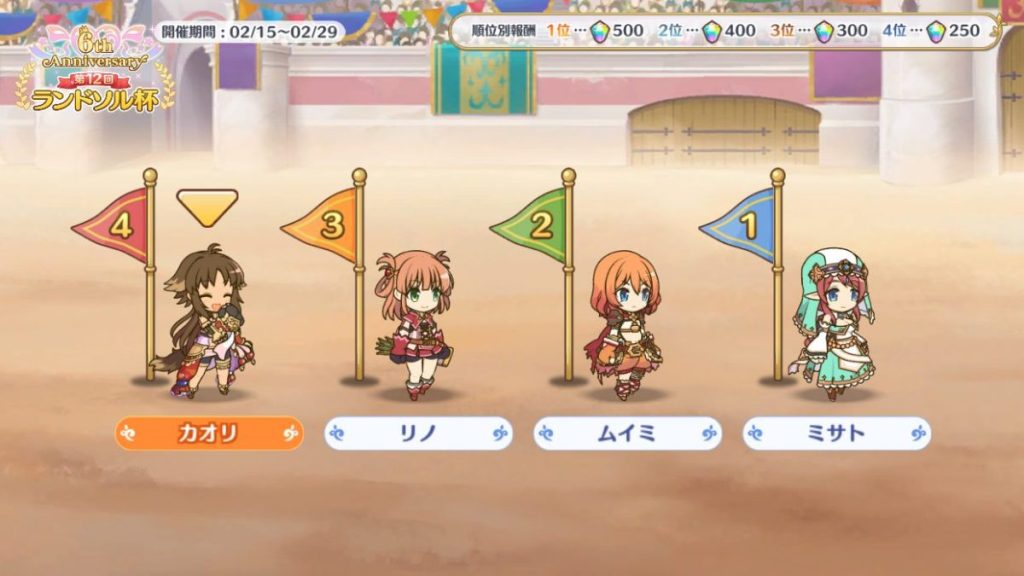Choose the リノ name button

coord(418,433)
